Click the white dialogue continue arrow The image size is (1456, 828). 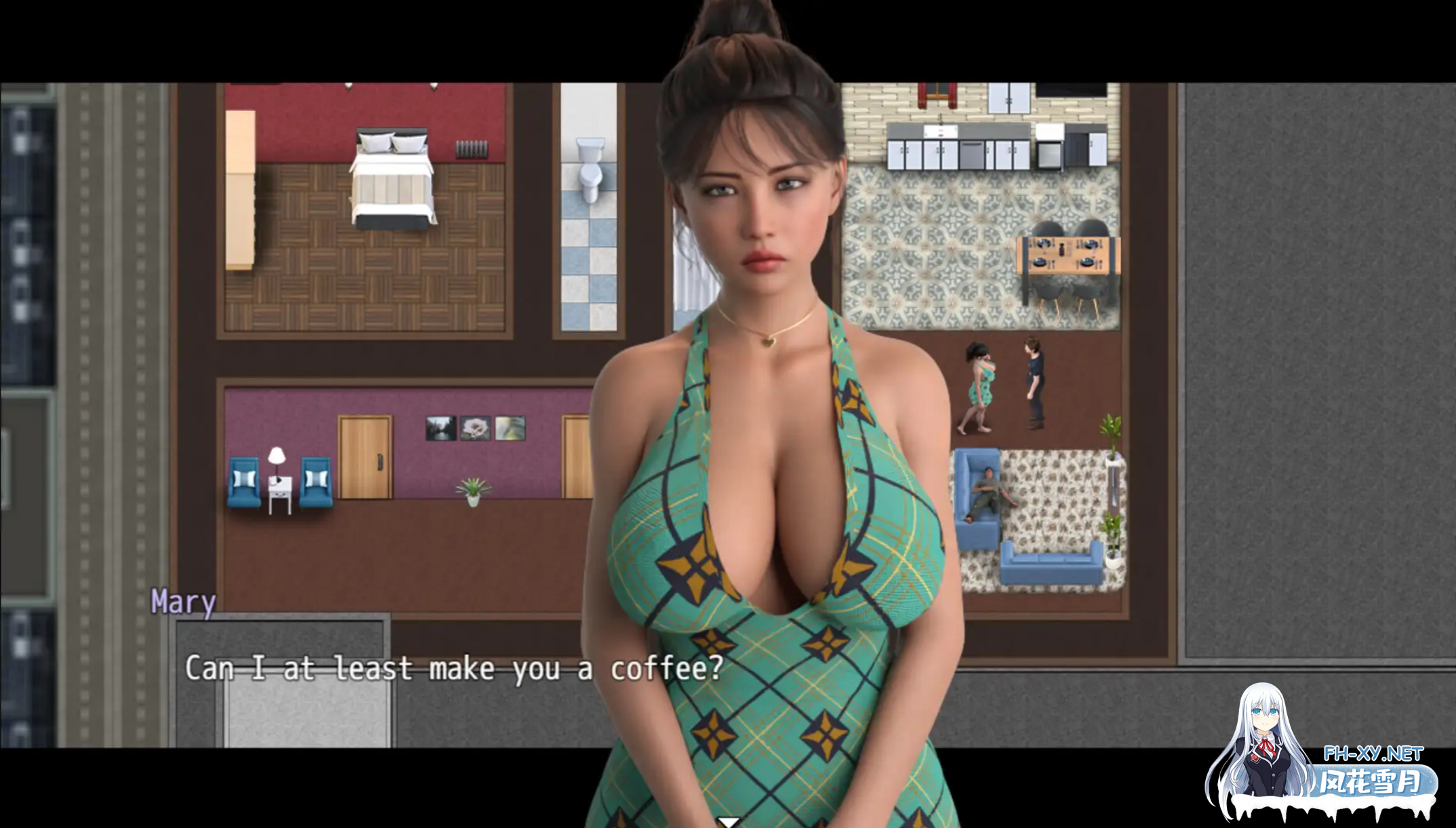coord(729,822)
